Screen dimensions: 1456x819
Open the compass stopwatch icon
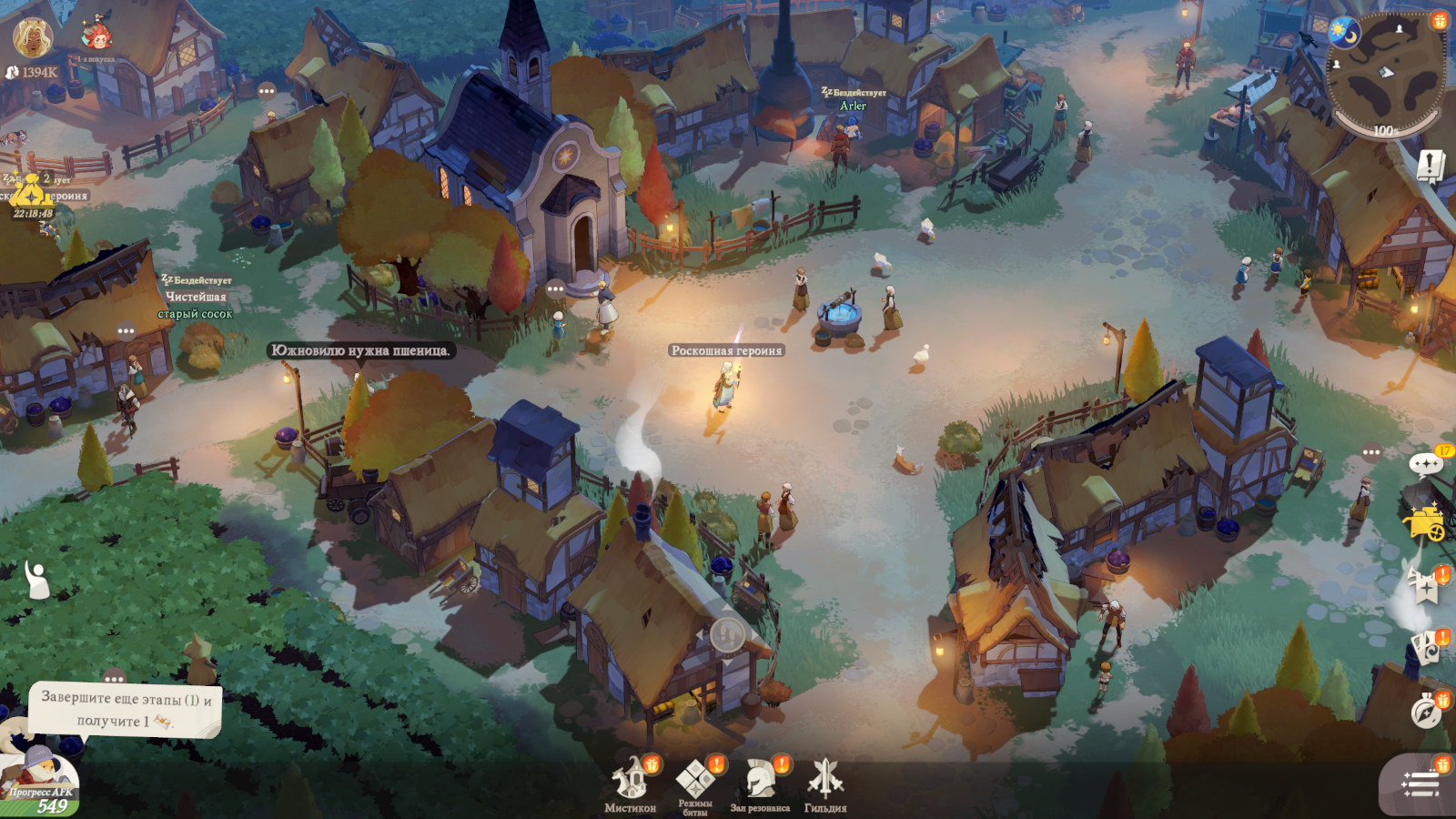(1425, 712)
